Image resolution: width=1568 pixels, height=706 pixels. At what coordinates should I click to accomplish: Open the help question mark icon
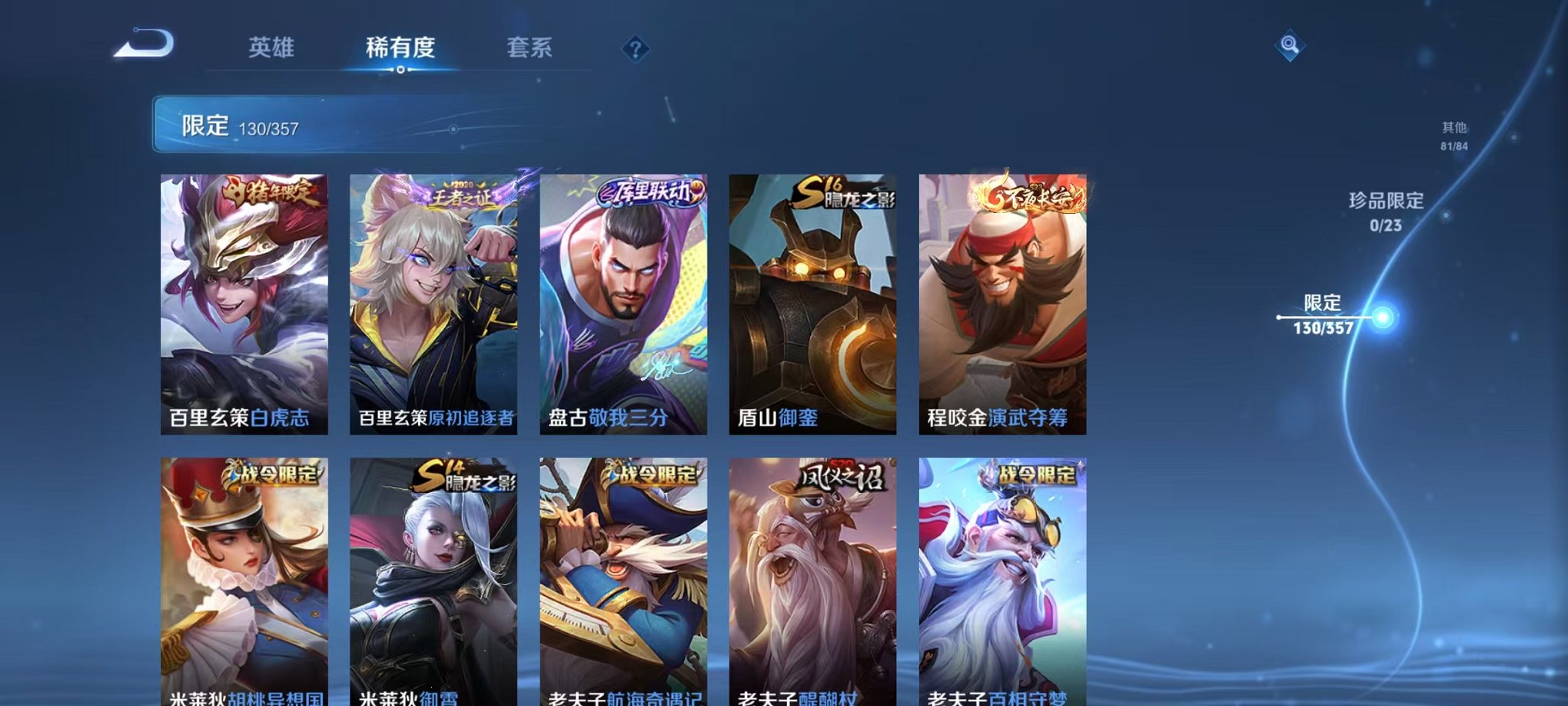click(x=635, y=49)
